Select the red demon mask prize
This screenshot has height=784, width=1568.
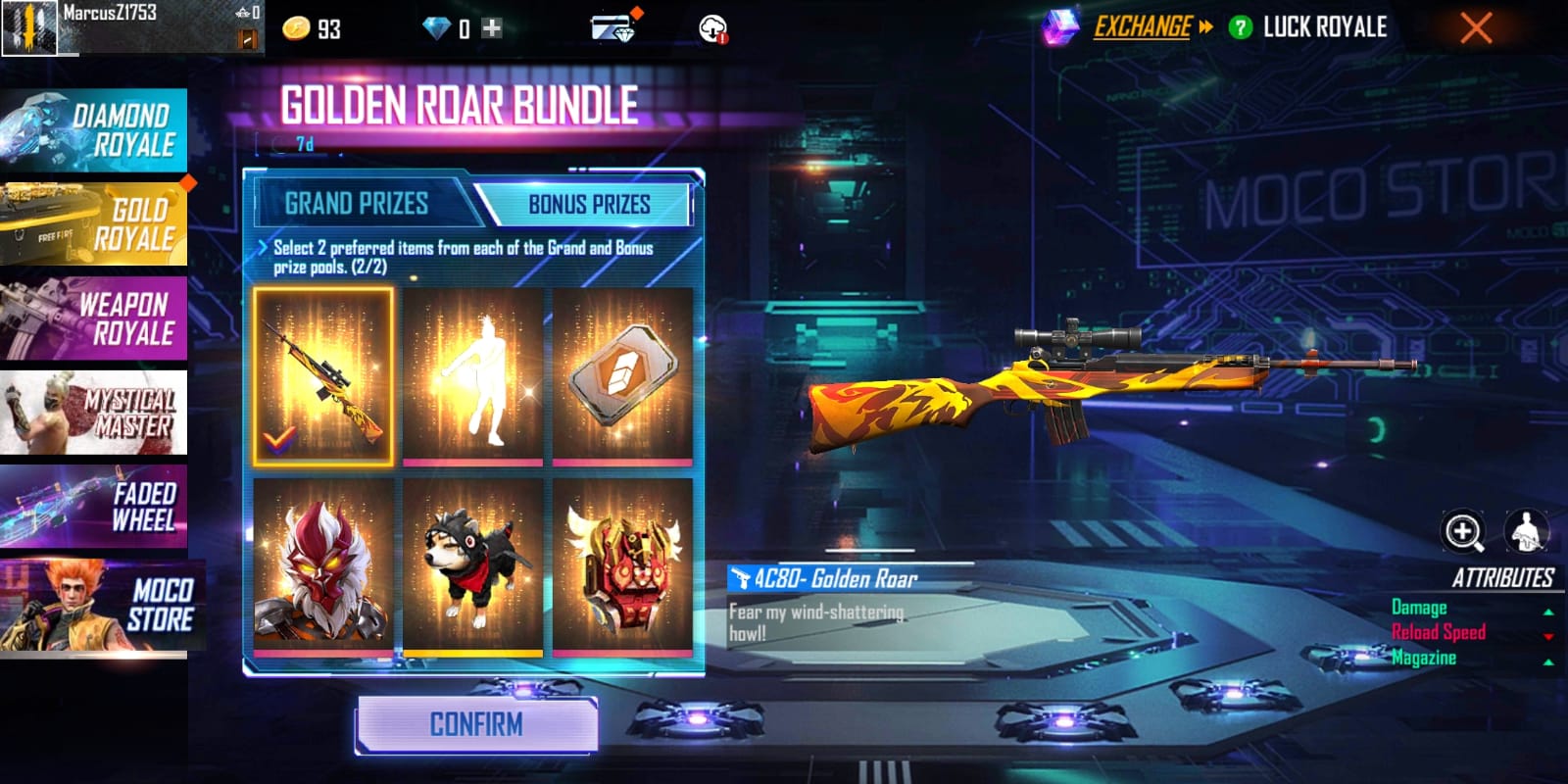(x=323, y=567)
